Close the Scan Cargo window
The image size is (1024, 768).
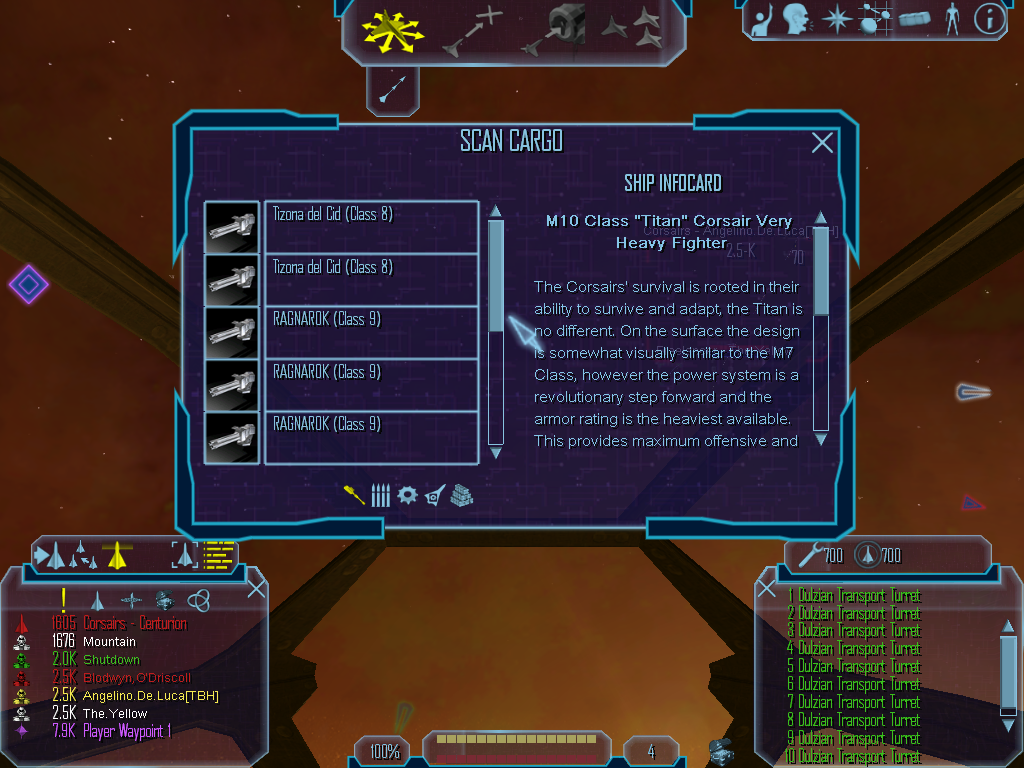click(x=822, y=143)
